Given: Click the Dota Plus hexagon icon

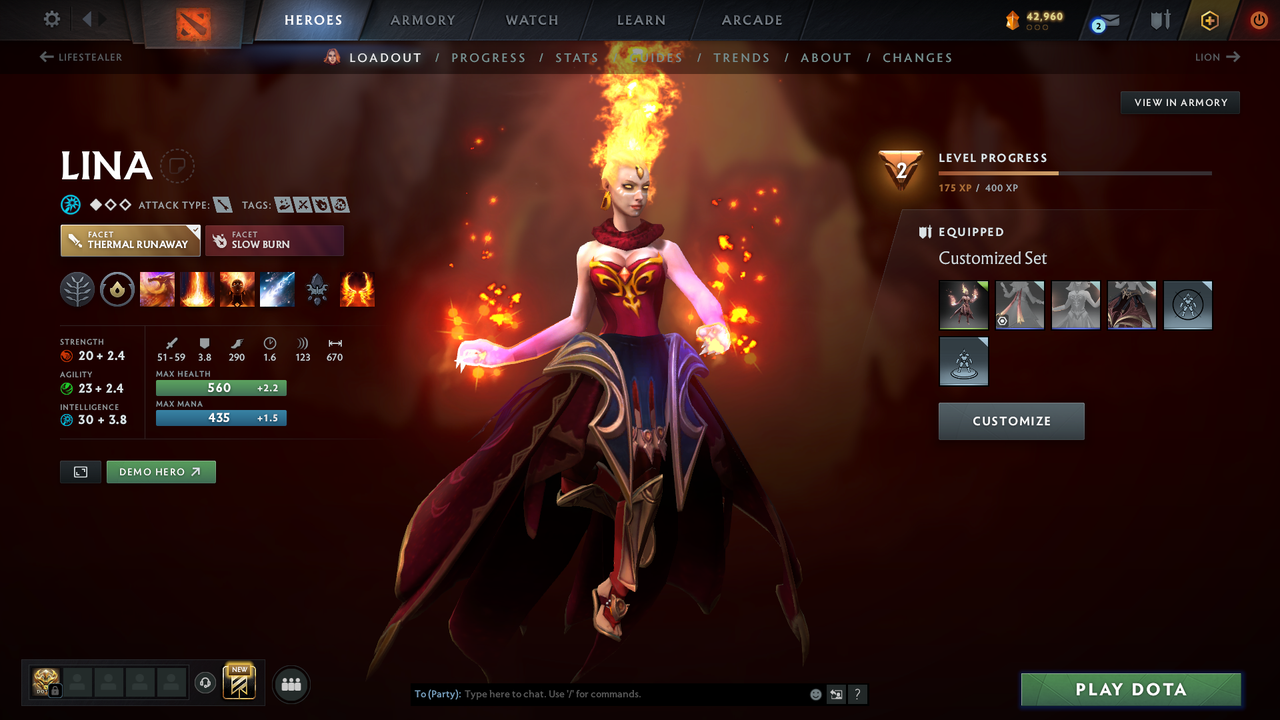Looking at the screenshot, I should (x=1209, y=20).
